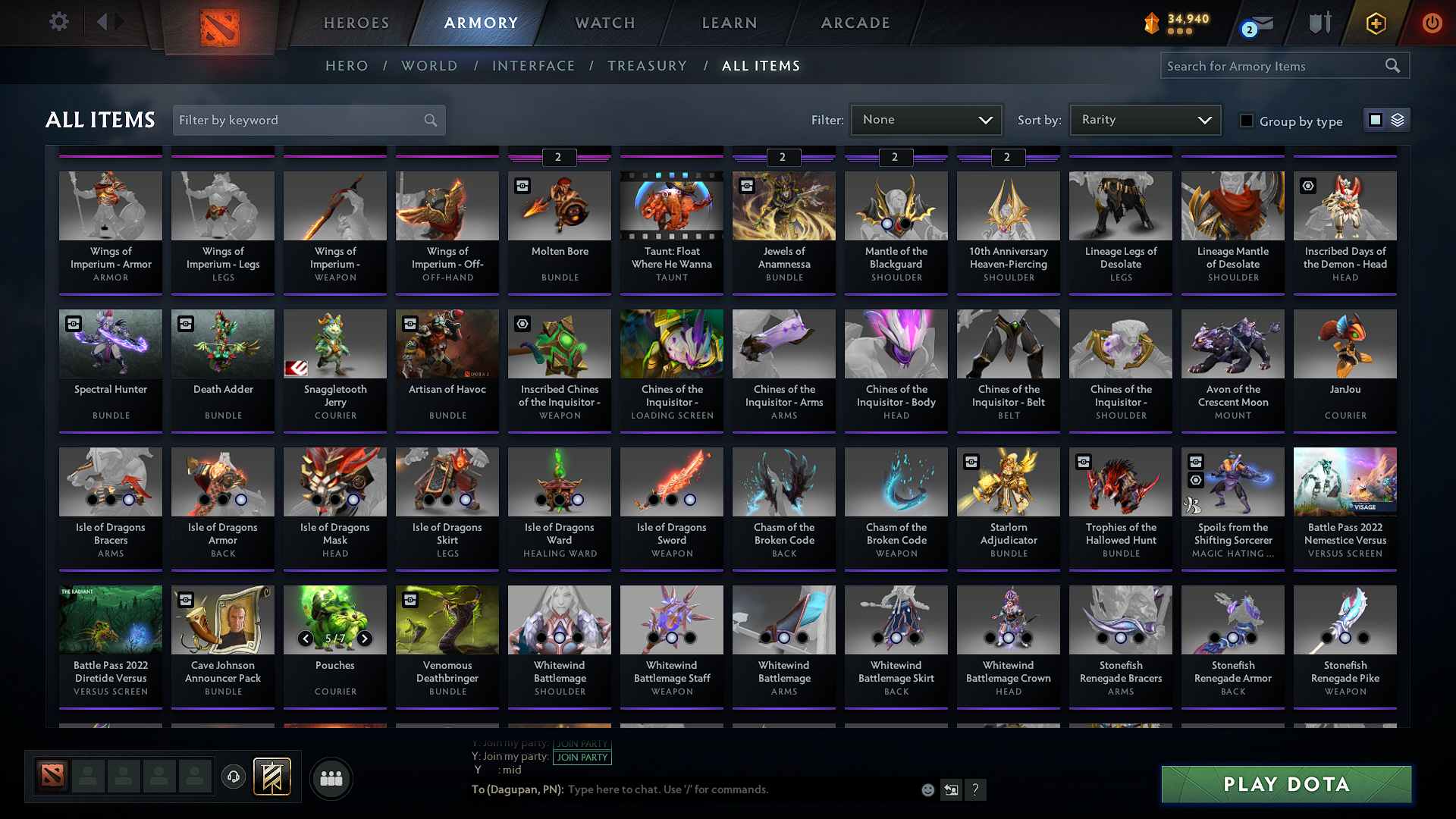The image size is (1456, 819).
Task: Open the guild shield icon
Action: 1319,23
